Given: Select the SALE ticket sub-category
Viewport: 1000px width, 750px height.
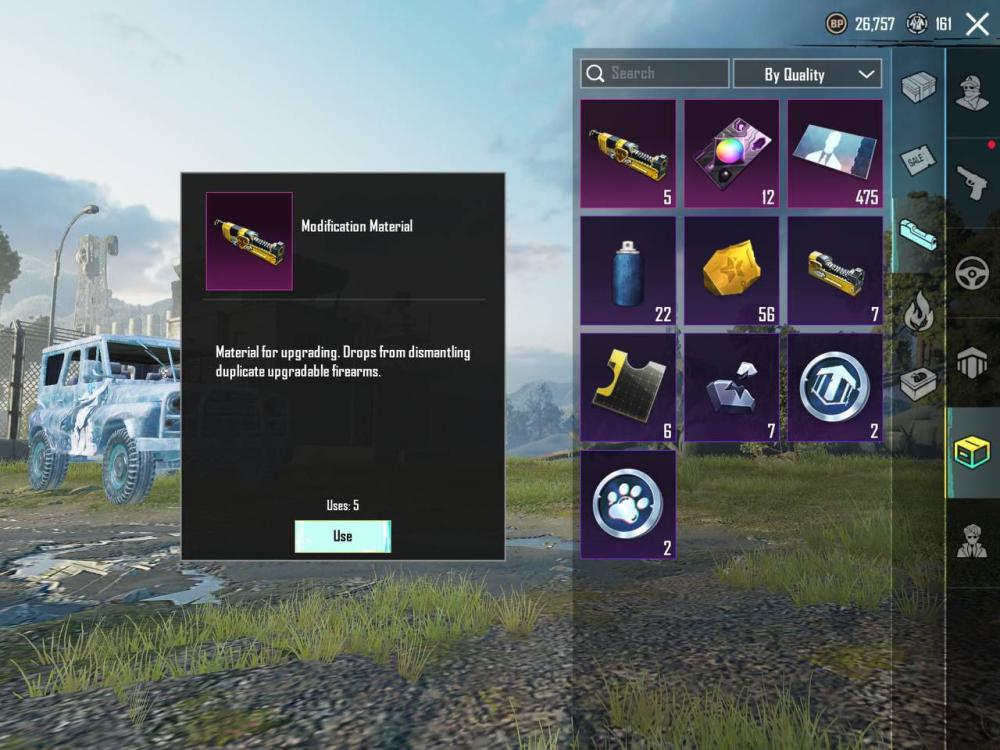Looking at the screenshot, I should point(918,160).
